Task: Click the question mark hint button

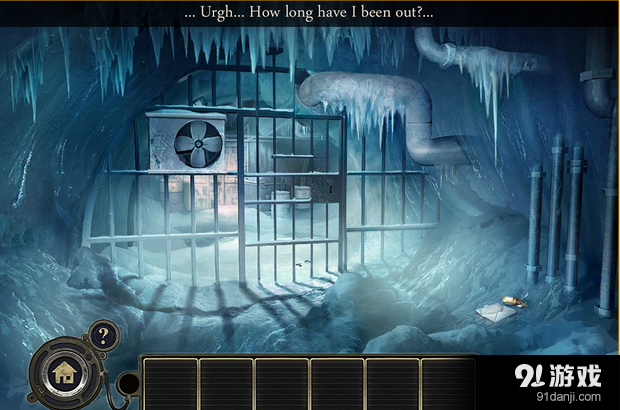Action: (102, 336)
